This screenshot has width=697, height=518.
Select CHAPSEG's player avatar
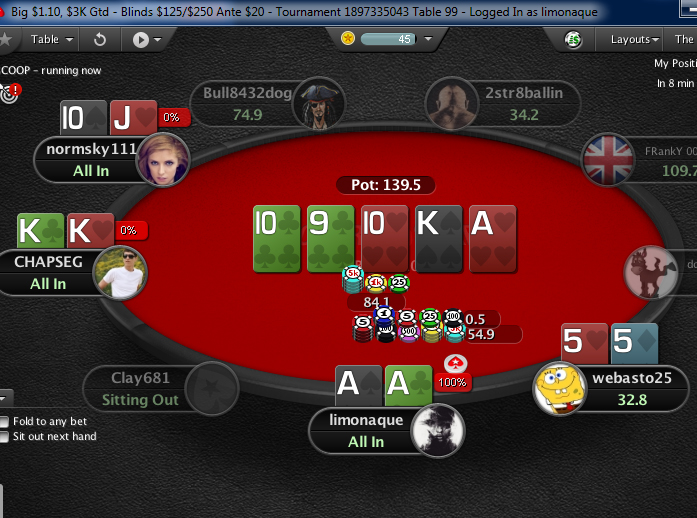tap(120, 272)
